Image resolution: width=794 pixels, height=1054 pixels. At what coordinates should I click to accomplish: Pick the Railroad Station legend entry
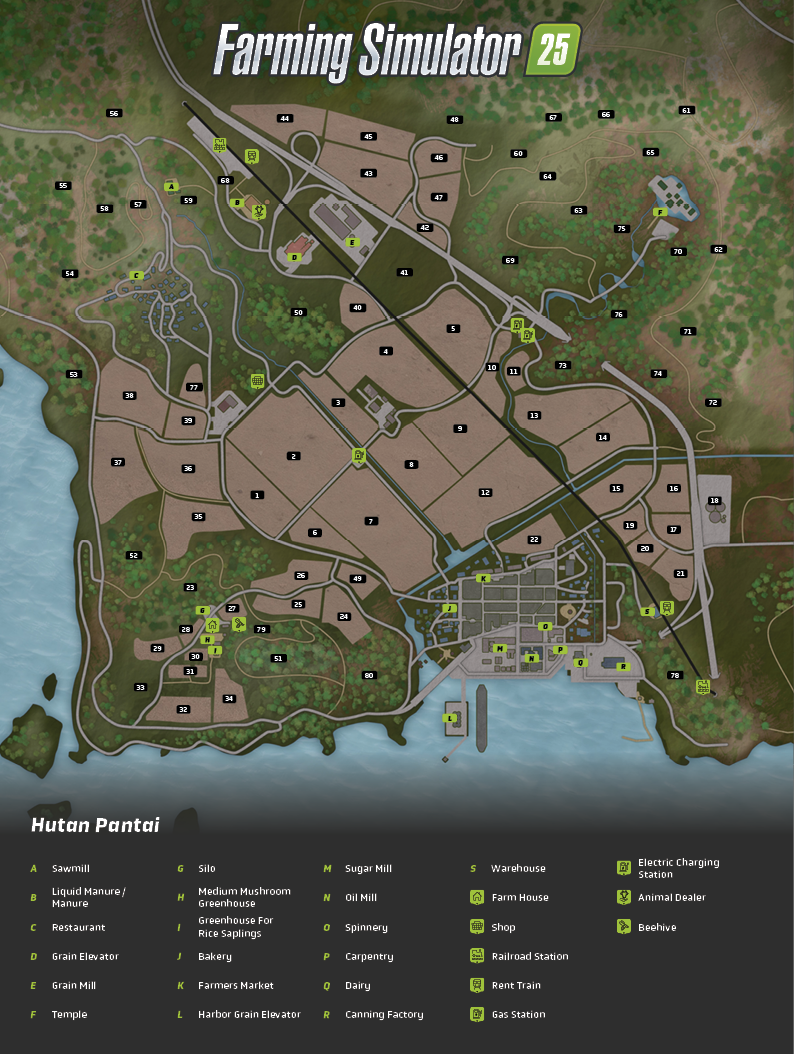[x=529, y=956]
